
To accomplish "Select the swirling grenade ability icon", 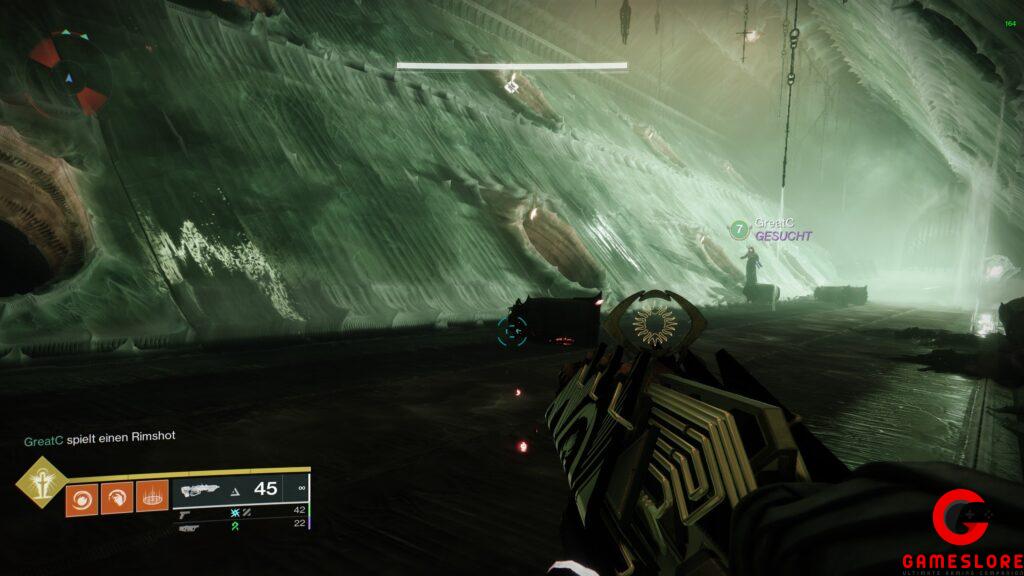I will 81,497.
